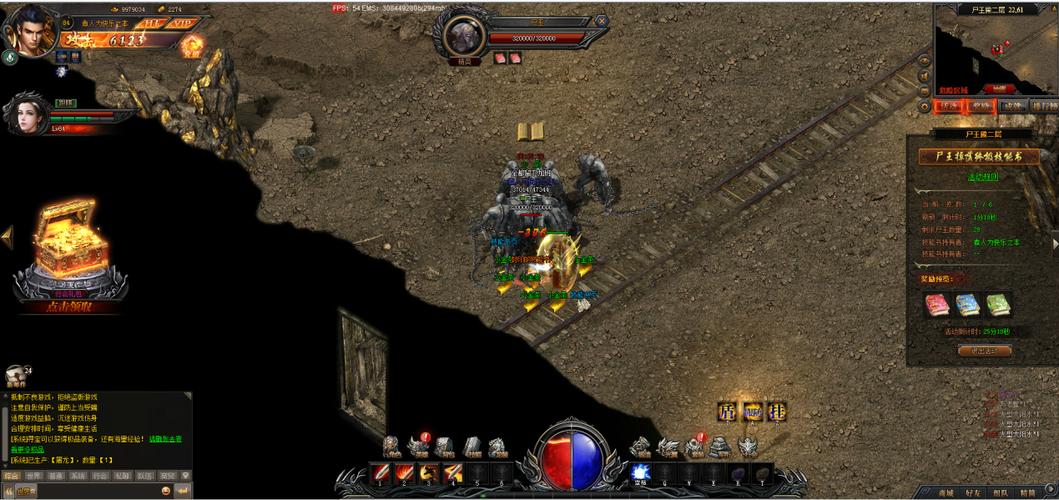
Task: Select the blue skill book reward
Action: 967,304
